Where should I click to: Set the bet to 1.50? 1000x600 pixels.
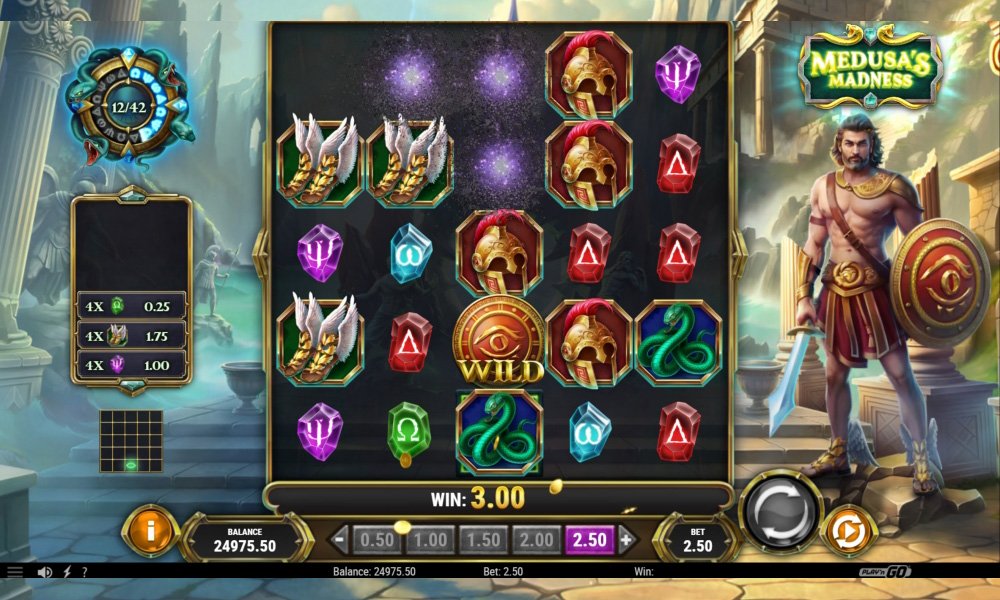483,540
